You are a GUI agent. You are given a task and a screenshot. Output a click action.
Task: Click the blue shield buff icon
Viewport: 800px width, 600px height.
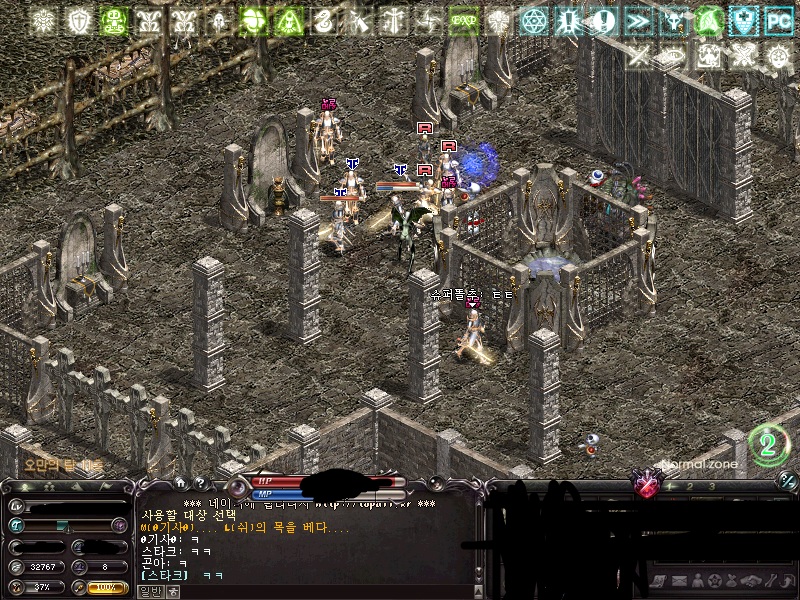(744, 21)
